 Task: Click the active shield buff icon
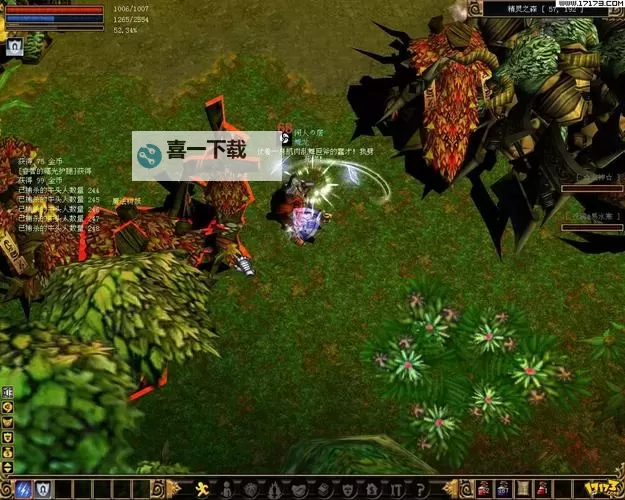coord(15,46)
